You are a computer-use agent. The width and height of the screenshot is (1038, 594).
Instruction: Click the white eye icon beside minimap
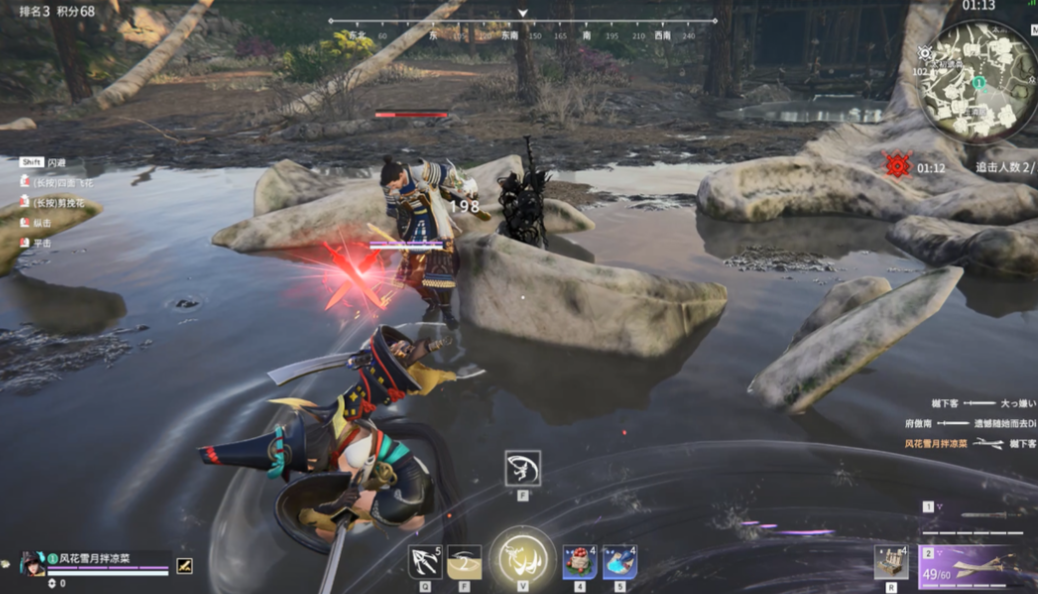[925, 53]
